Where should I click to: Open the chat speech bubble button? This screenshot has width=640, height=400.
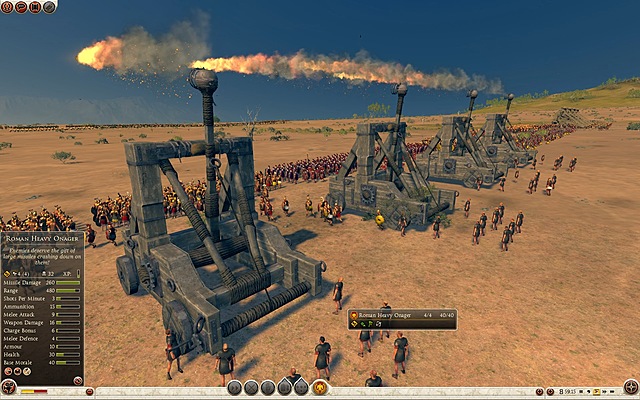(22, 6)
